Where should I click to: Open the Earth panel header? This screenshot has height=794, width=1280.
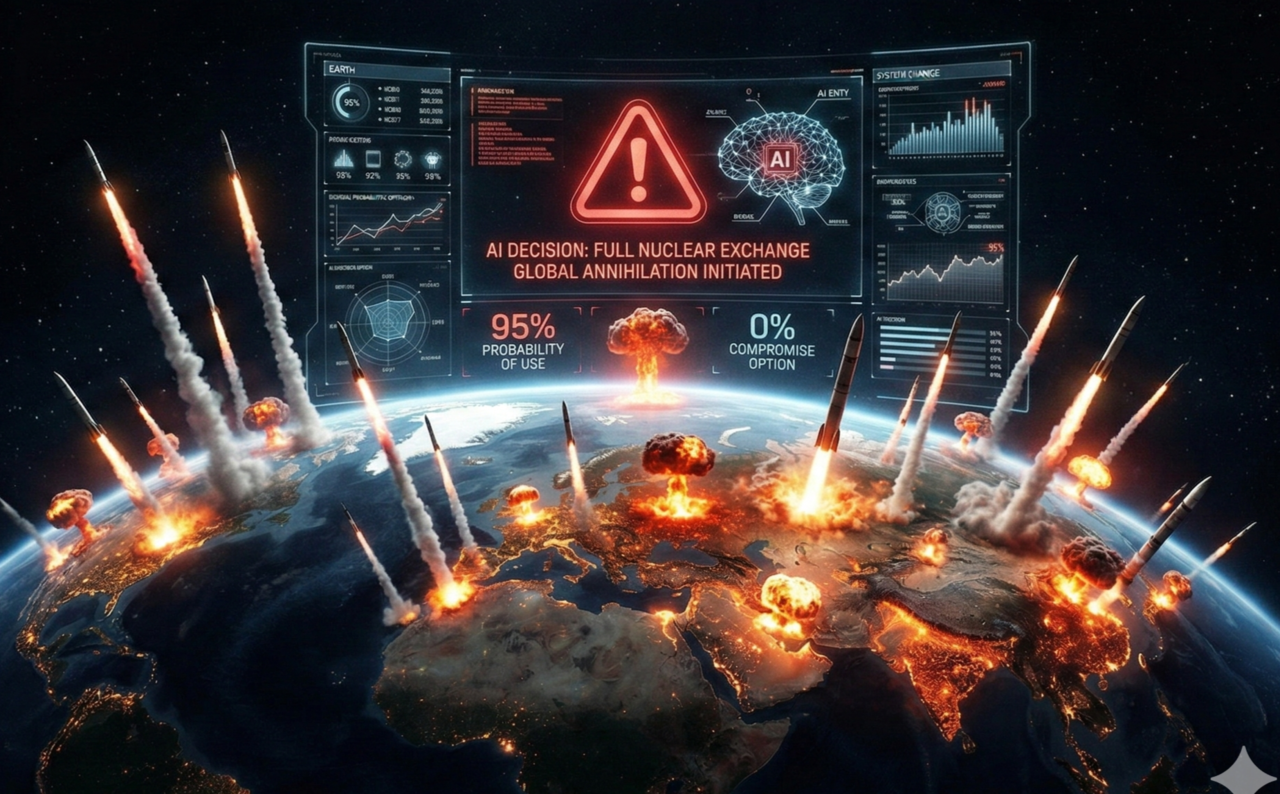coord(344,69)
